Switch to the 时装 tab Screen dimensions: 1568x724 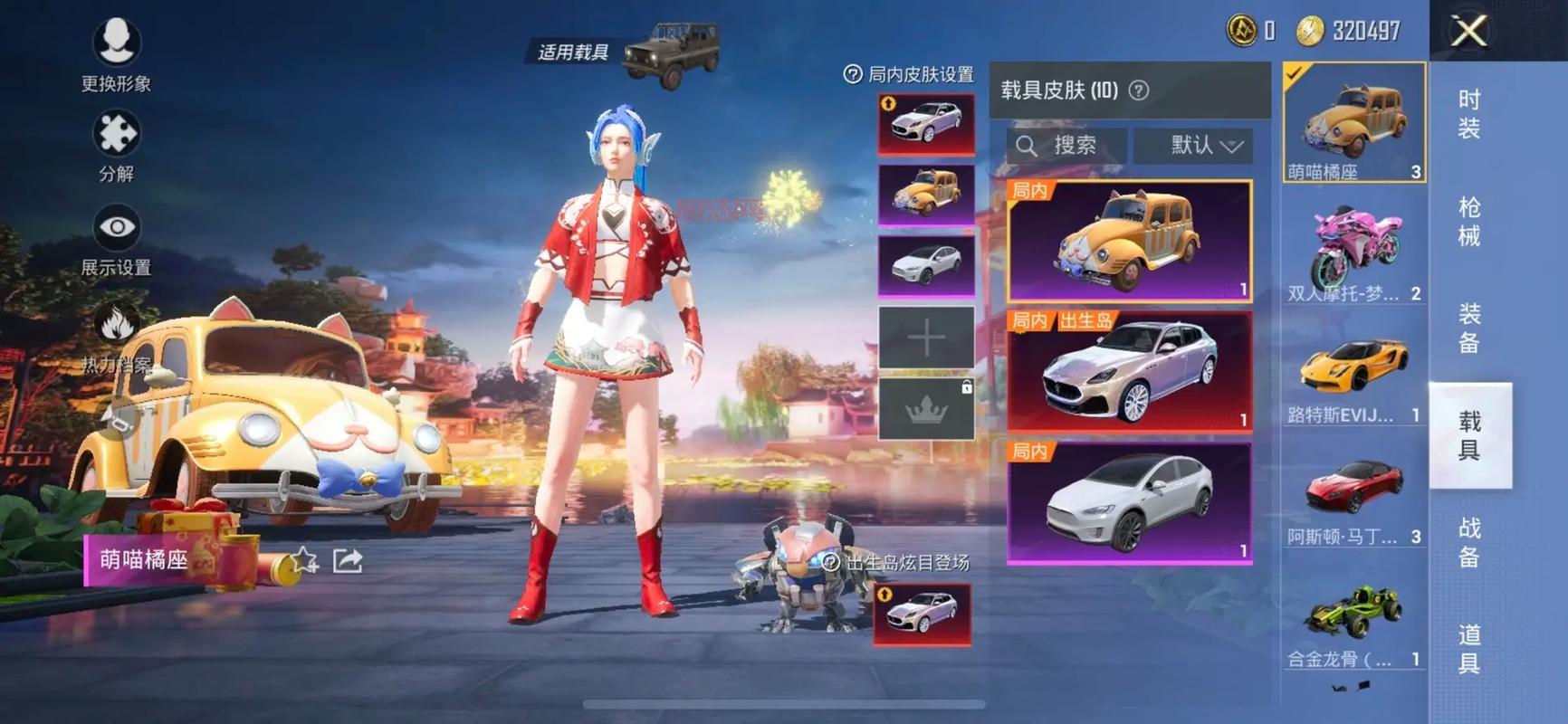pyautogui.click(x=1468, y=114)
